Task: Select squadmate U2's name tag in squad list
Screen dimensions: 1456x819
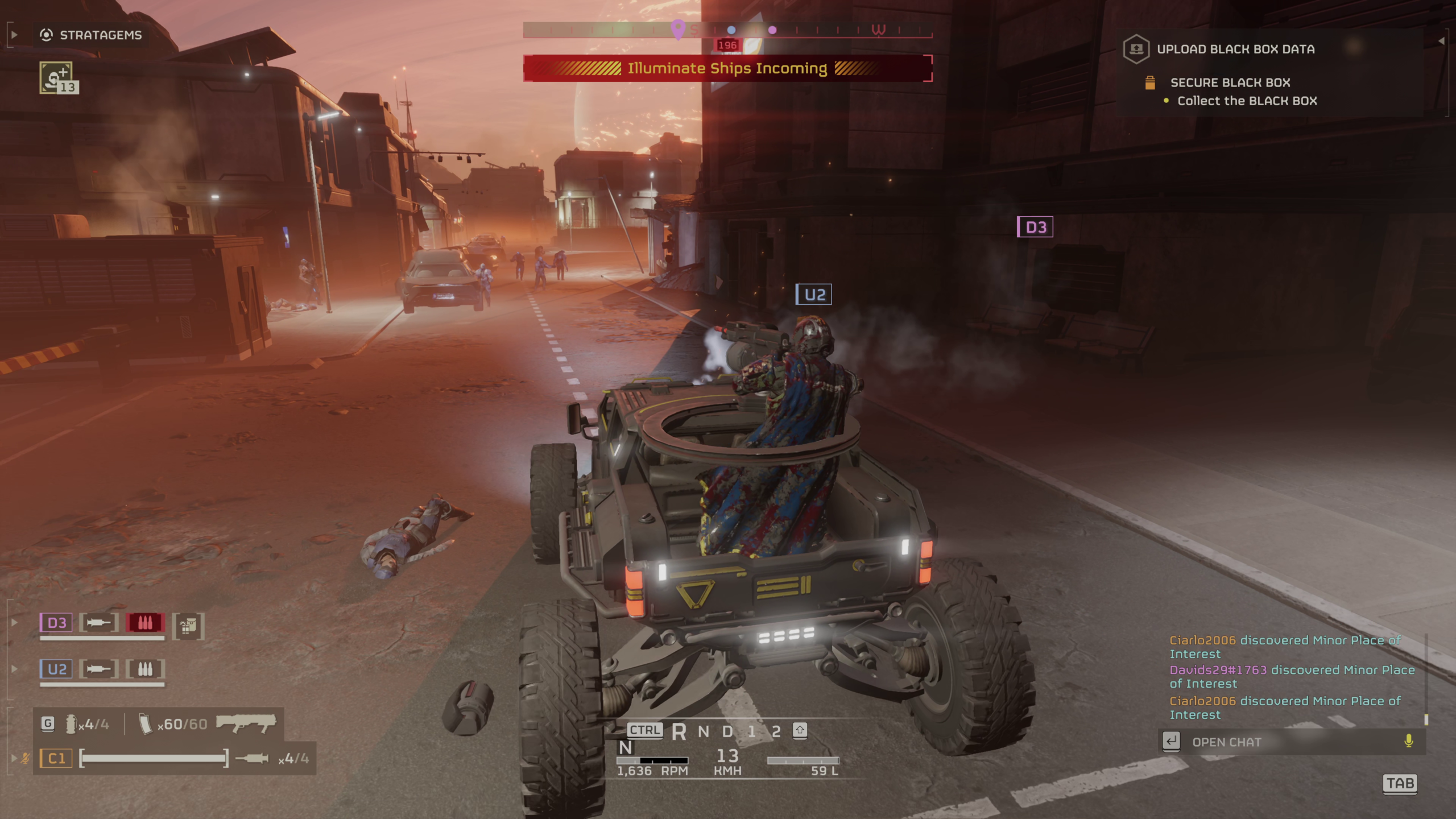Action: 56,669
